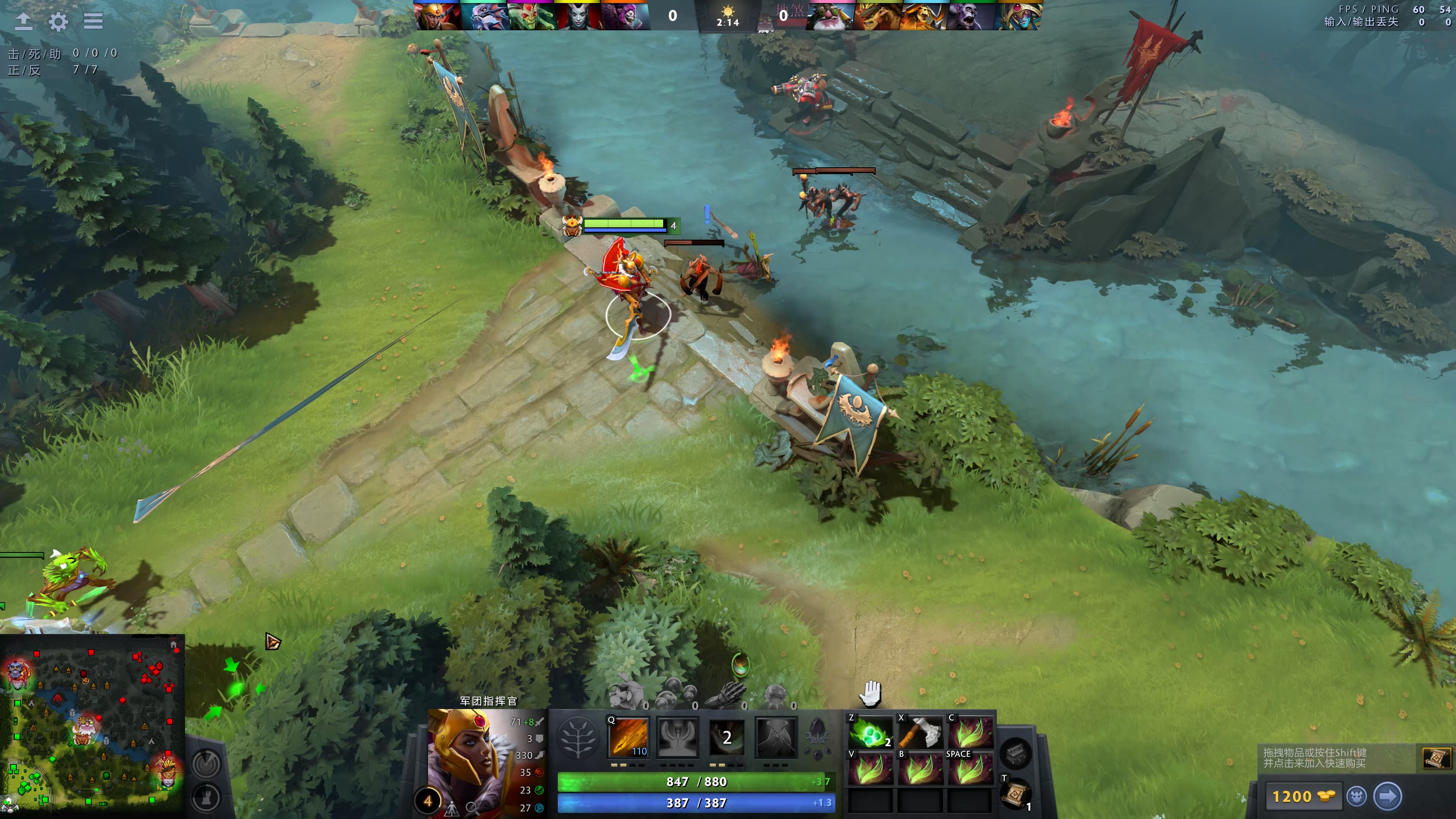
Task: Select the courier button
Action: [x=1357, y=797]
